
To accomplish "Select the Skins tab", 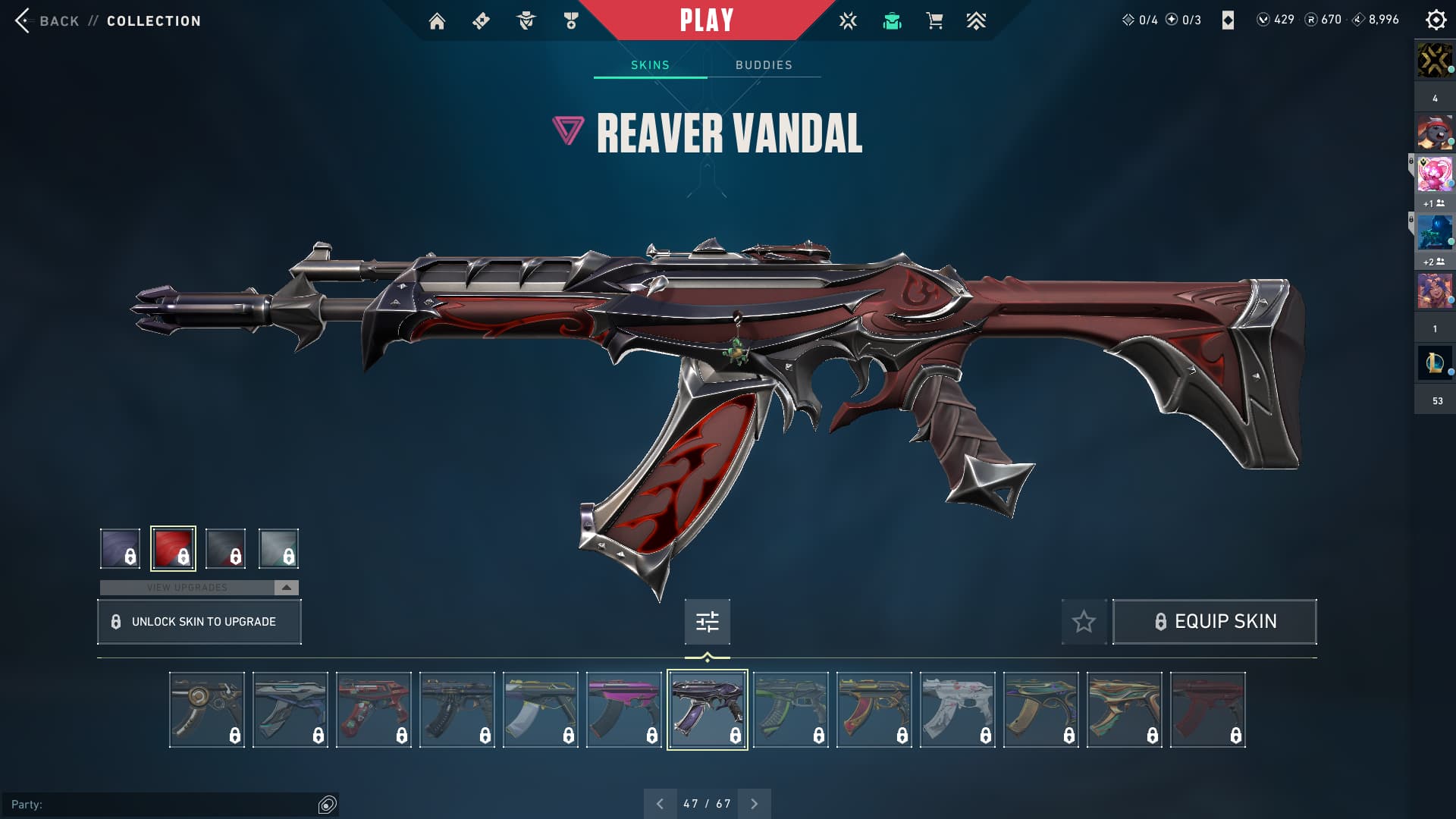I will 650,65.
